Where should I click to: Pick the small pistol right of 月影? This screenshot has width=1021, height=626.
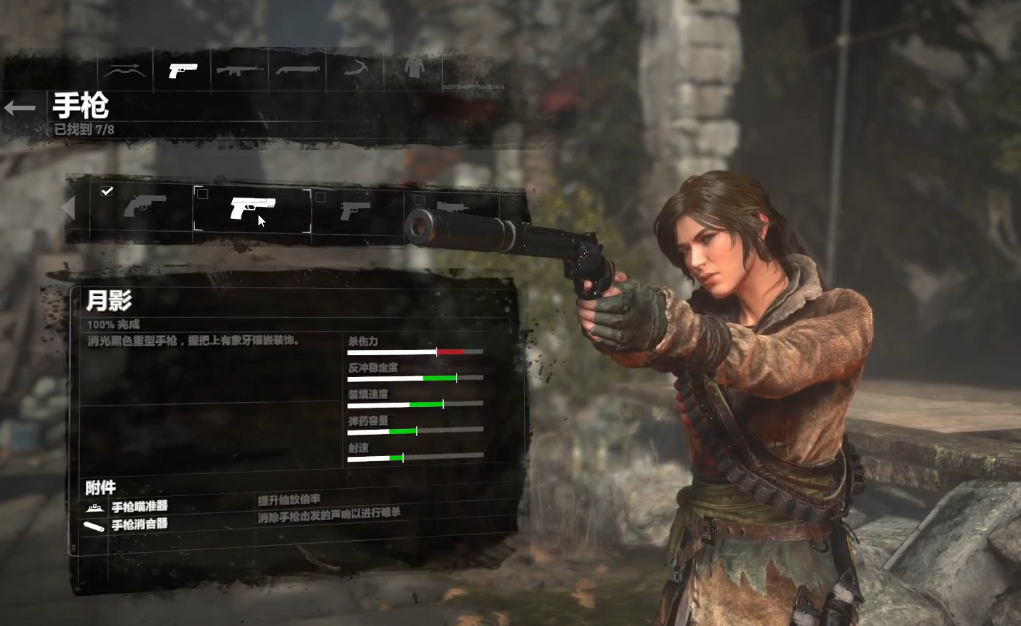pyautogui.click(x=355, y=210)
